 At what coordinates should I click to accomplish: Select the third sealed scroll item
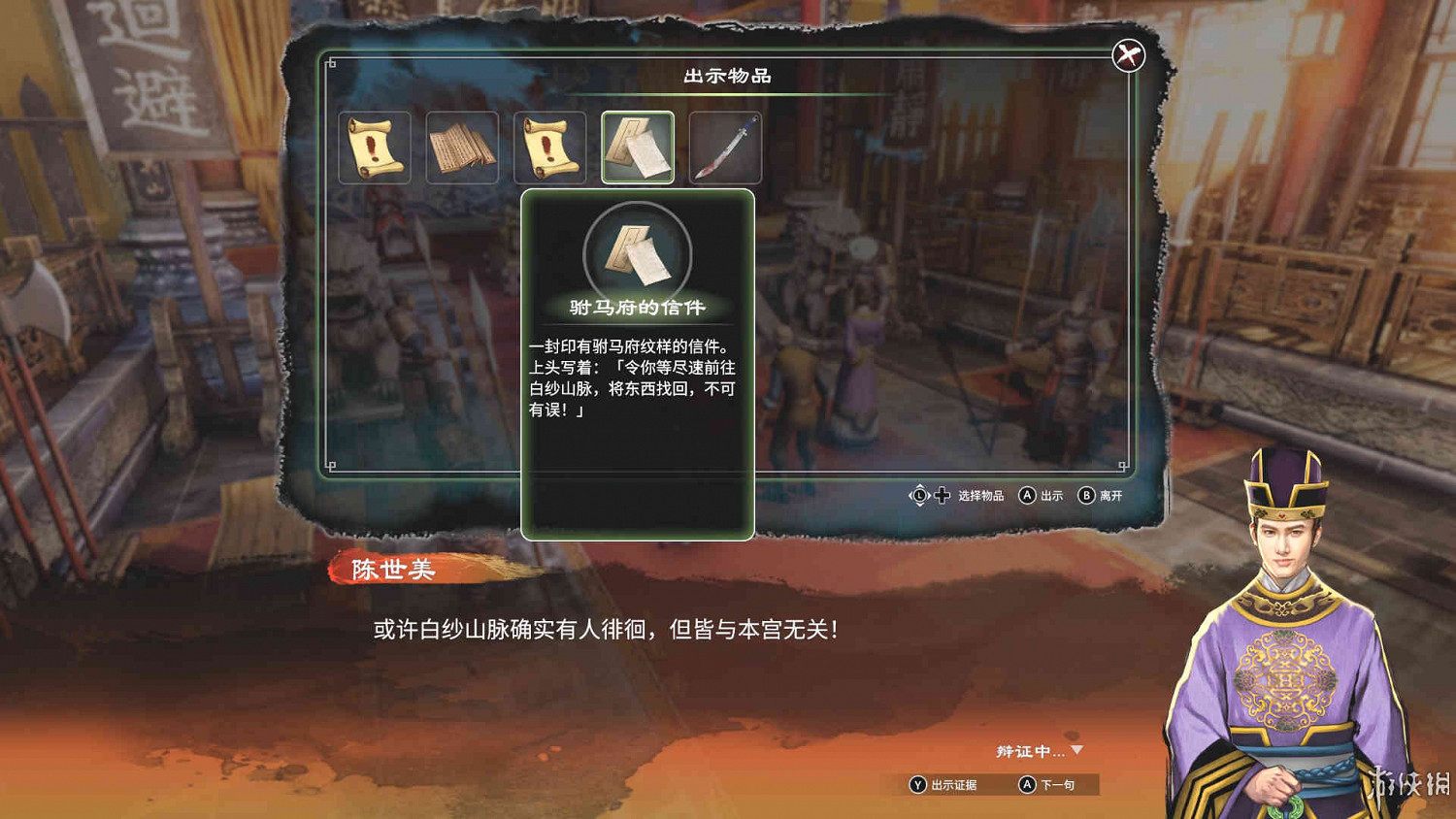pyautogui.click(x=548, y=148)
